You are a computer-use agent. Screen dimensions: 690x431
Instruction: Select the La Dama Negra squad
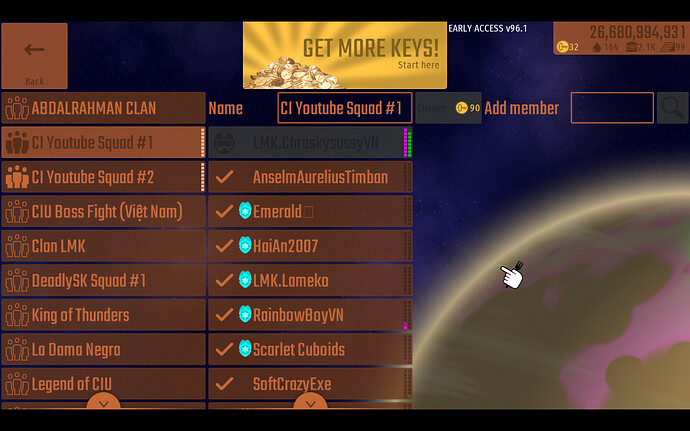tap(104, 350)
